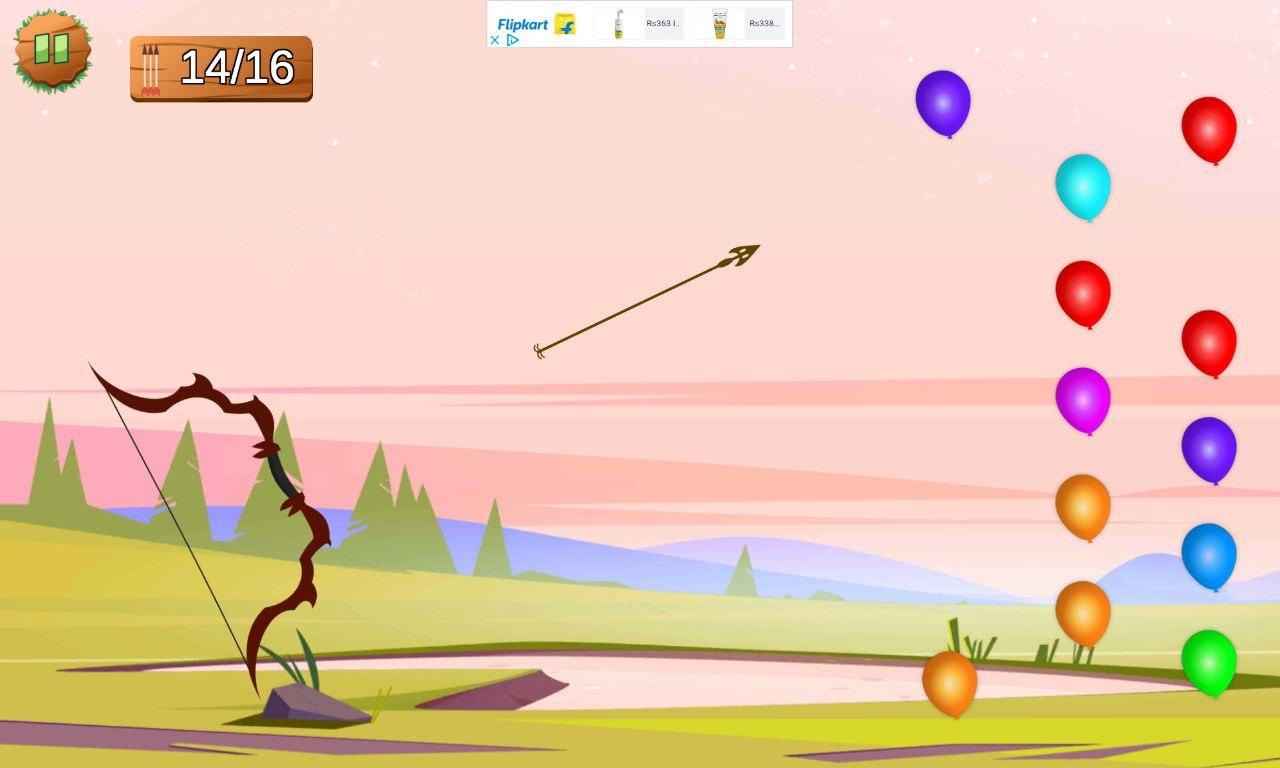Pop the blue balloon on the right

1211,557
